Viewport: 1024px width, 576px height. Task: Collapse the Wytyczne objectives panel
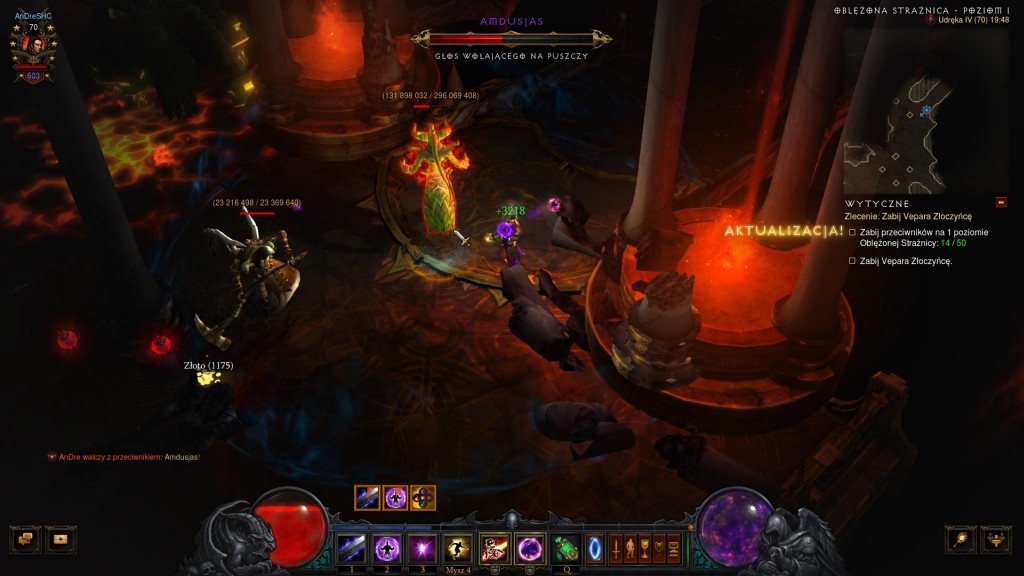coord(1001,202)
